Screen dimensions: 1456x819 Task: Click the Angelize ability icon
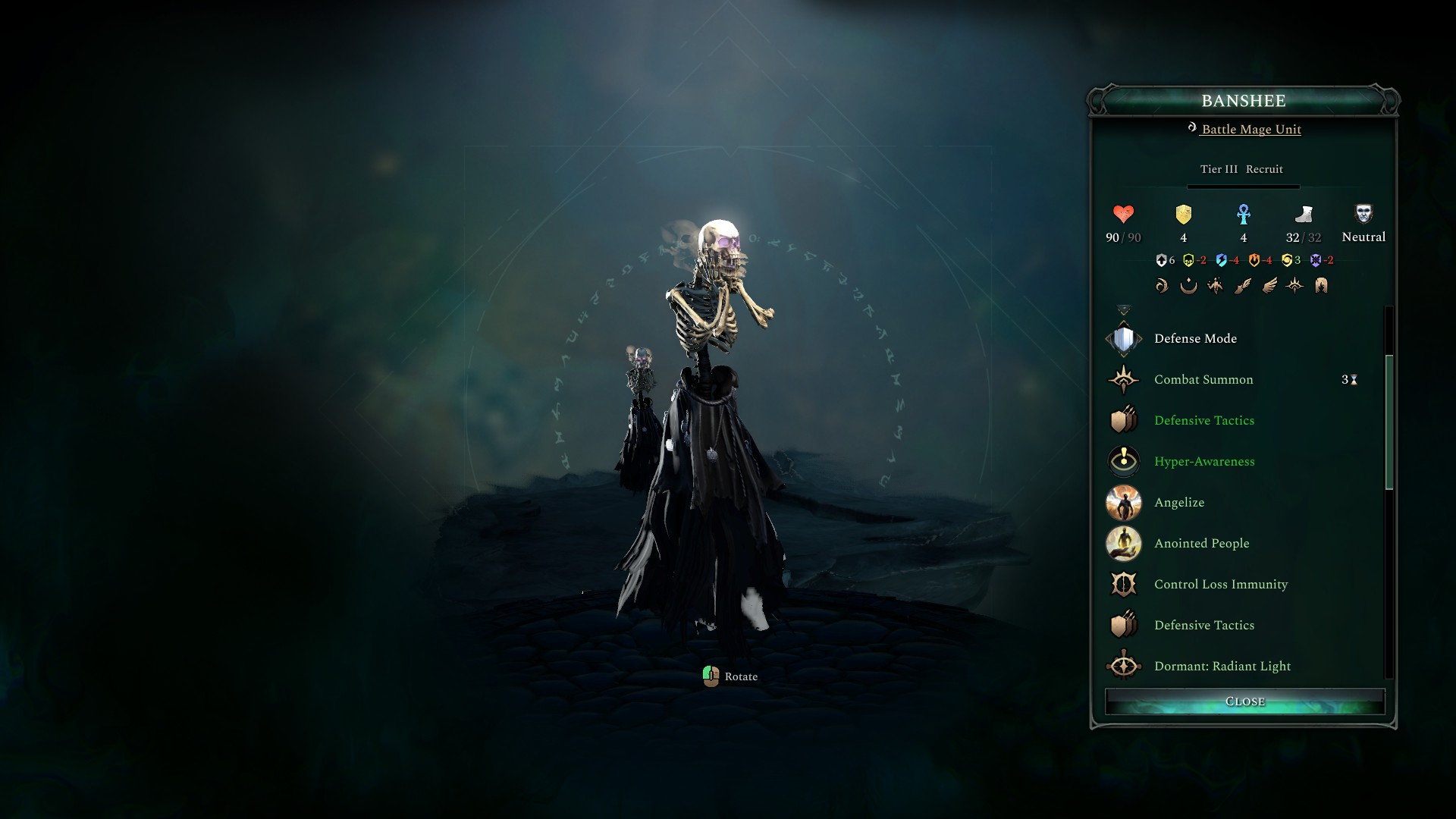click(1123, 502)
